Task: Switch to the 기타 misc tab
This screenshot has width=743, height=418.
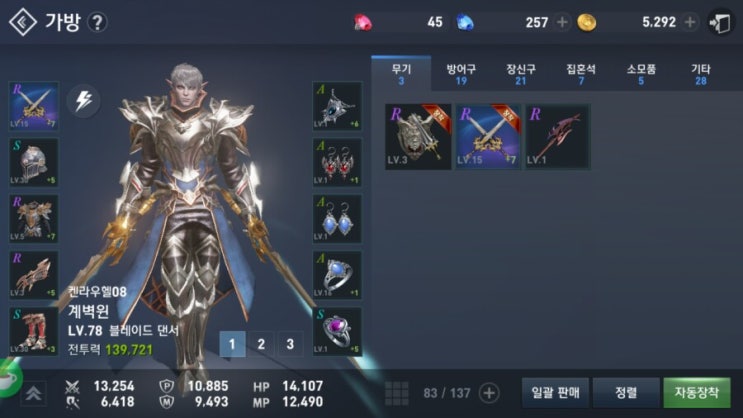Action: pyautogui.click(x=701, y=73)
